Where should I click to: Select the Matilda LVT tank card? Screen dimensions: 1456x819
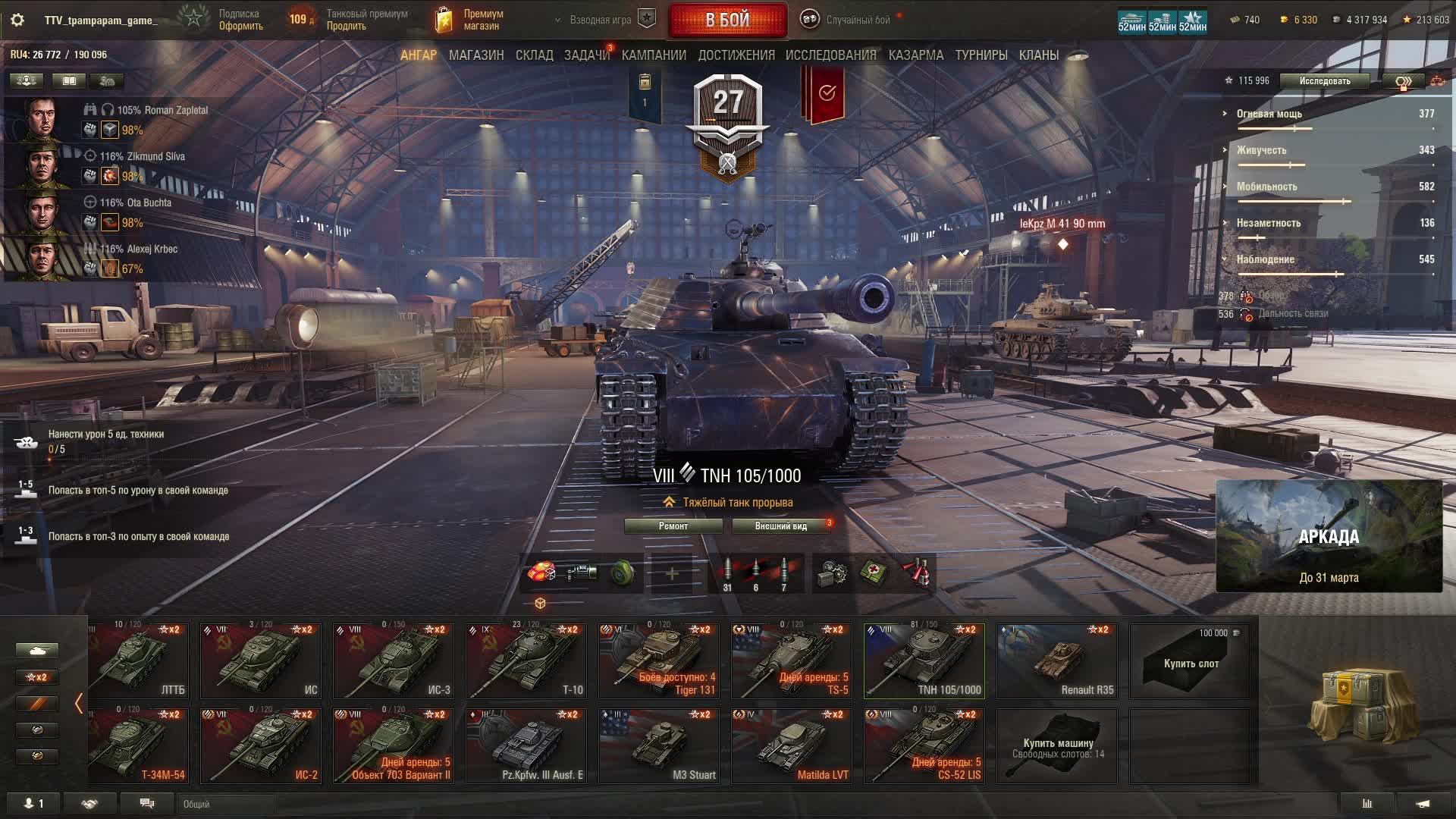[x=791, y=745]
